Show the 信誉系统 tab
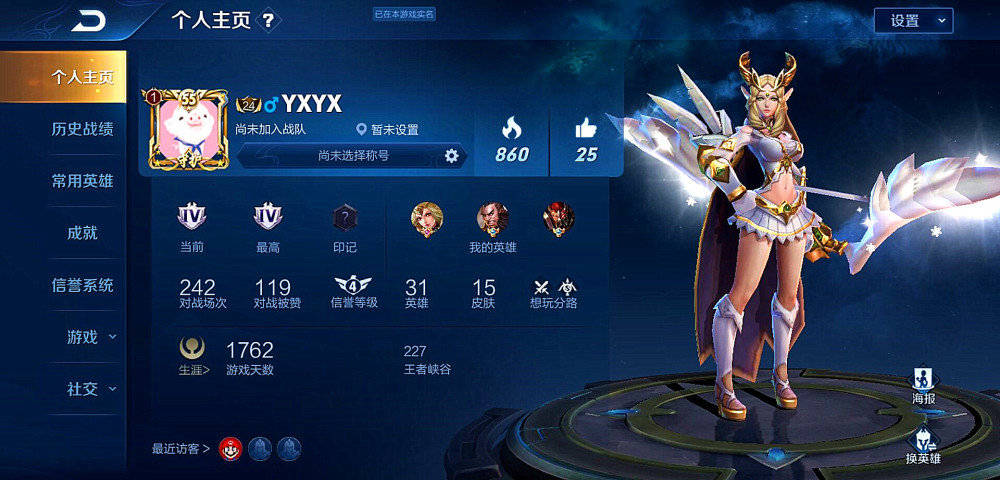 click(82, 285)
